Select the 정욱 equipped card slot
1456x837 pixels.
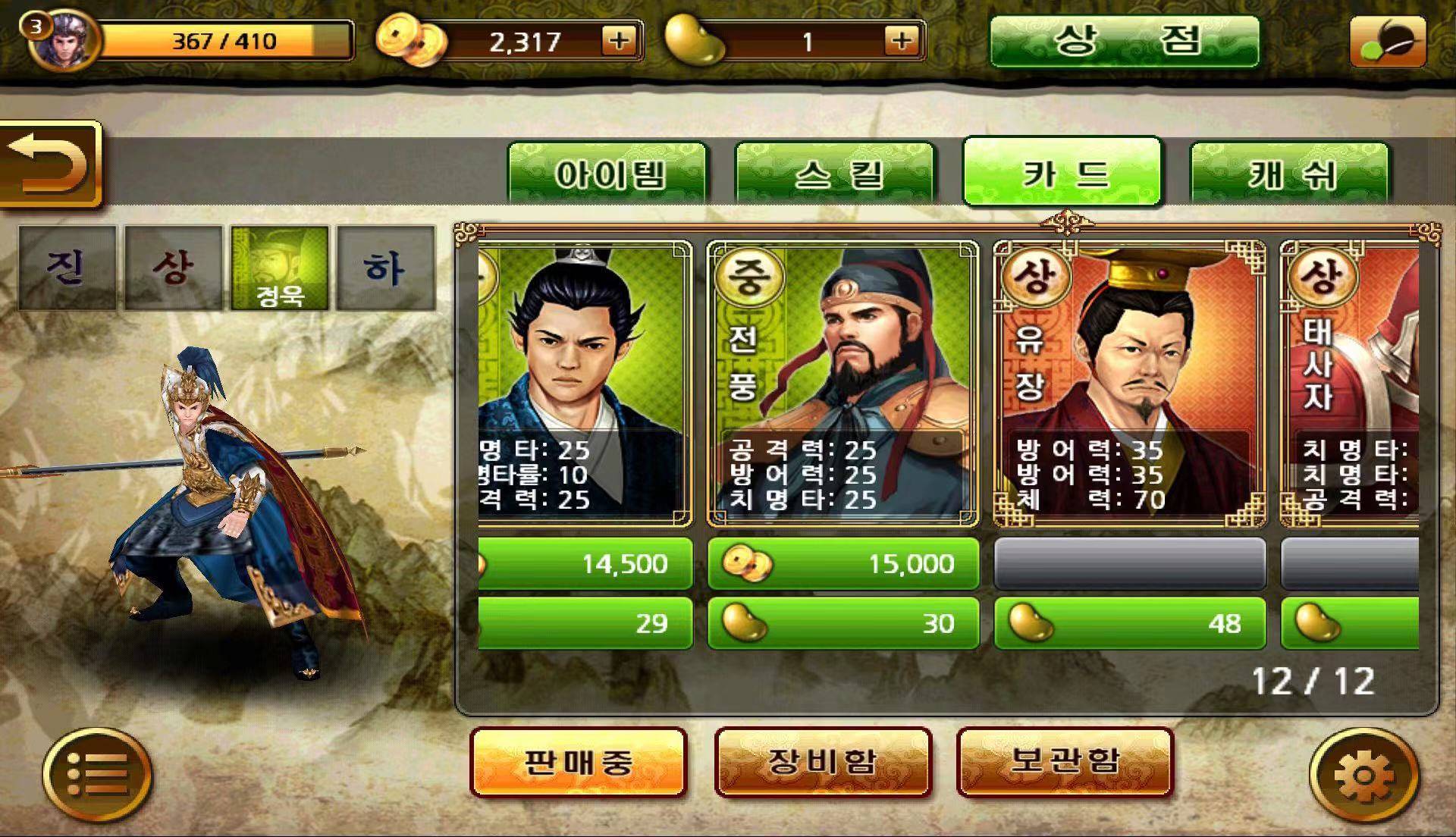(x=280, y=268)
